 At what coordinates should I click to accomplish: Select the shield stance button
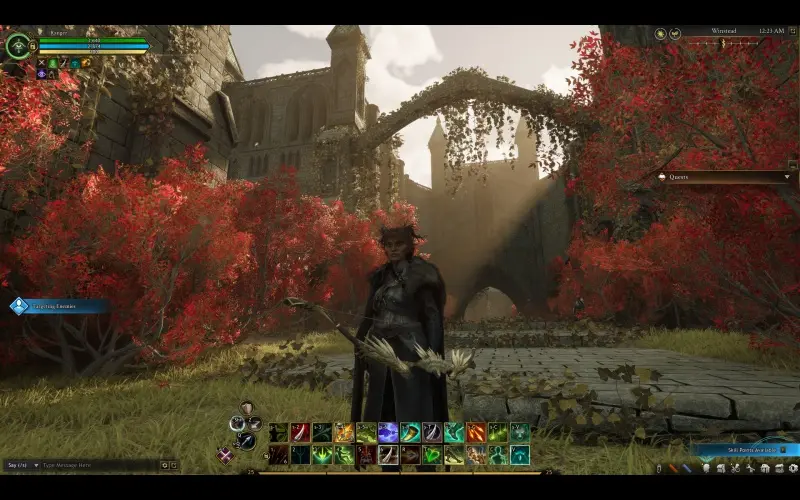247,408
